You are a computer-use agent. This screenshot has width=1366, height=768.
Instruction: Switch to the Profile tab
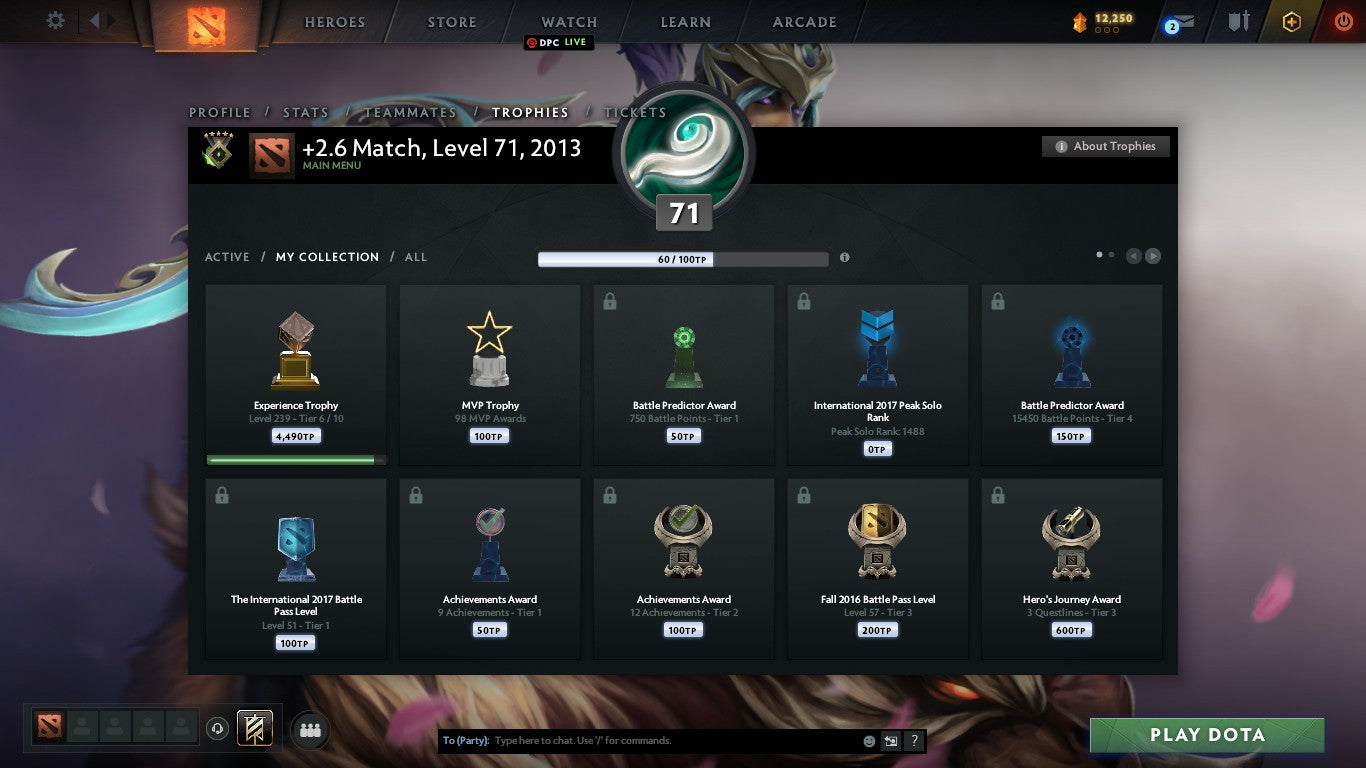(219, 113)
